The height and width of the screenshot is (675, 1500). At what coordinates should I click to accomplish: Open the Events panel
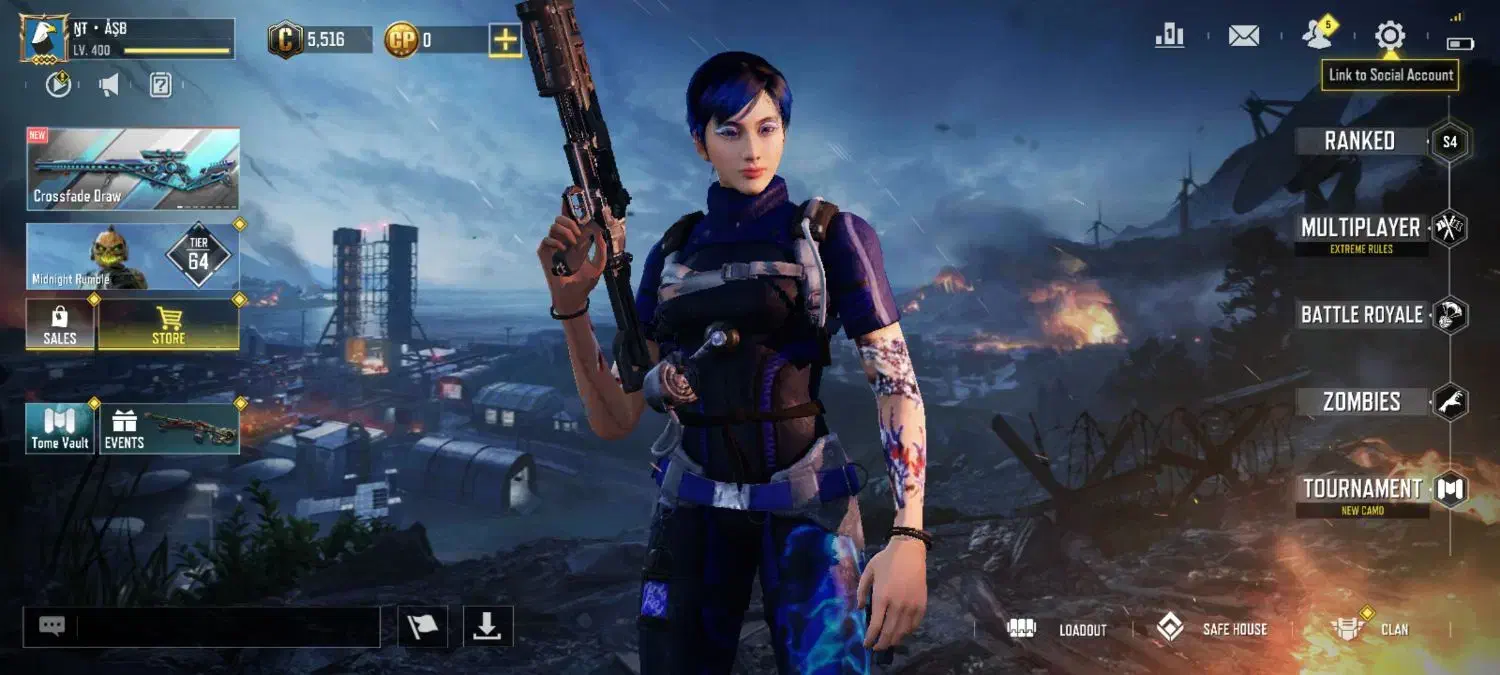click(168, 429)
